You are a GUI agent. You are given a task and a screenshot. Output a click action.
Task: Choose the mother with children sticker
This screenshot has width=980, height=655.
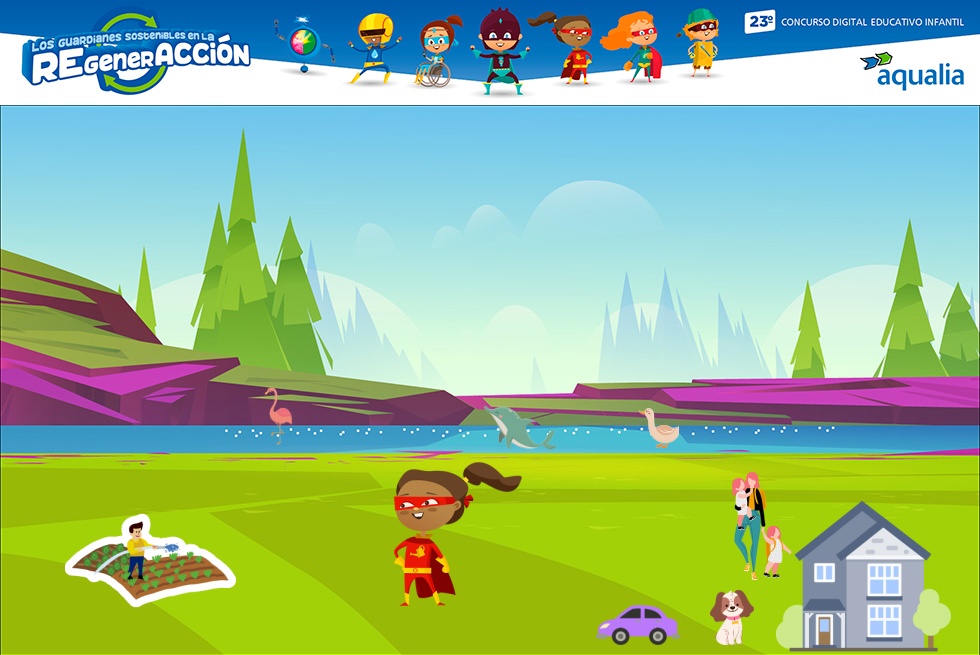pyautogui.click(x=756, y=525)
